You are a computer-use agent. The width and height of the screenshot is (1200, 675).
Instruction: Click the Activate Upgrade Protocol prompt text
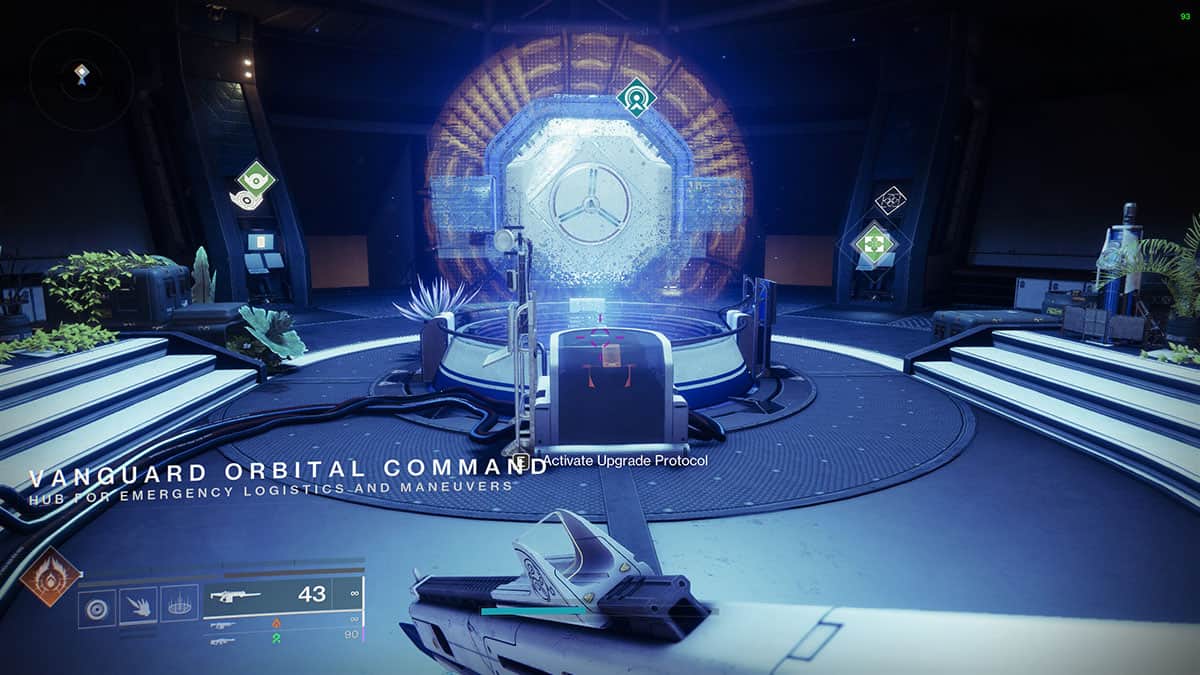pyautogui.click(x=624, y=461)
